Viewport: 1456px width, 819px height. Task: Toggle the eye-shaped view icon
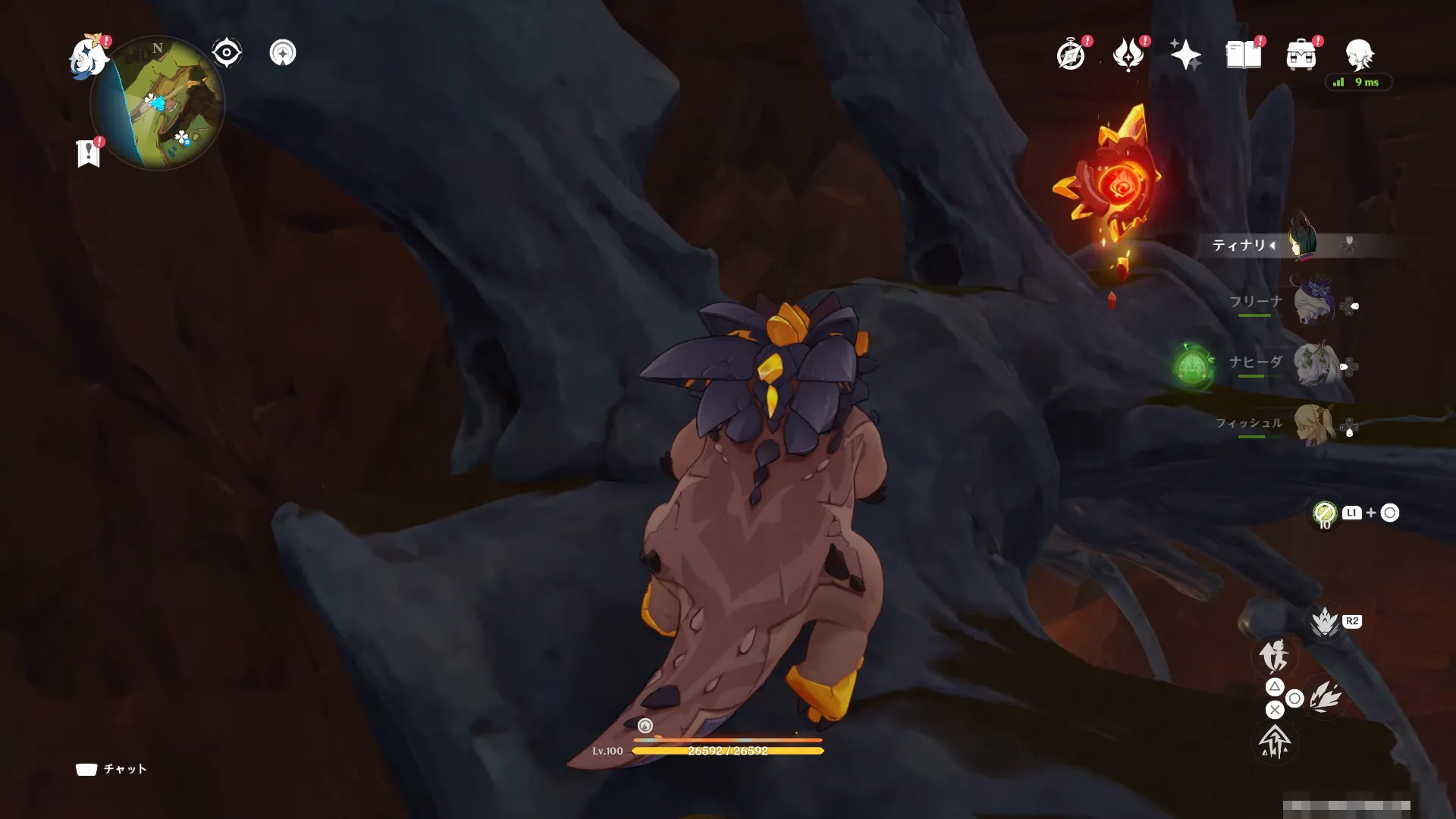point(226,53)
